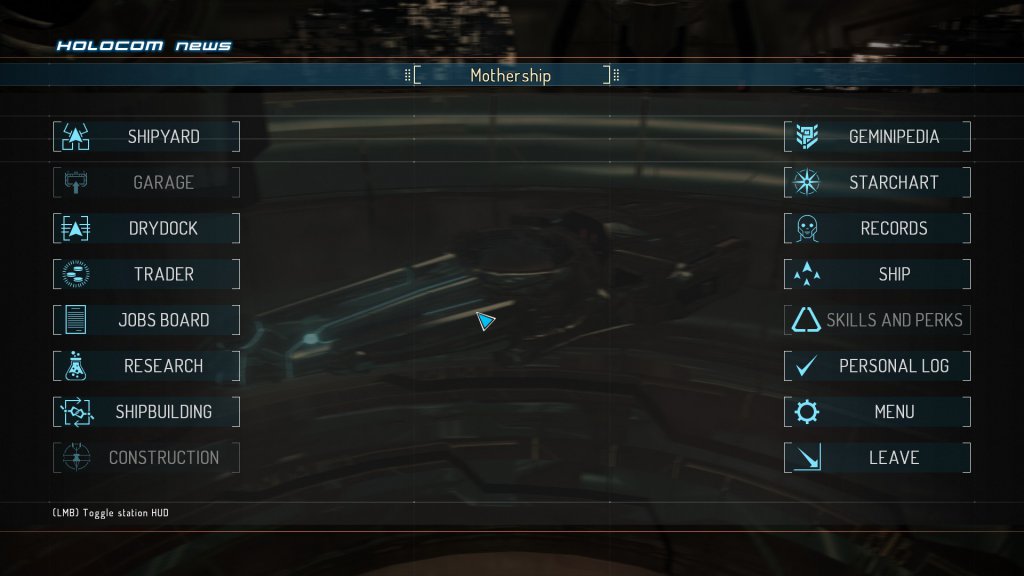View the Jobs Board
The height and width of the screenshot is (576, 1024).
146,320
